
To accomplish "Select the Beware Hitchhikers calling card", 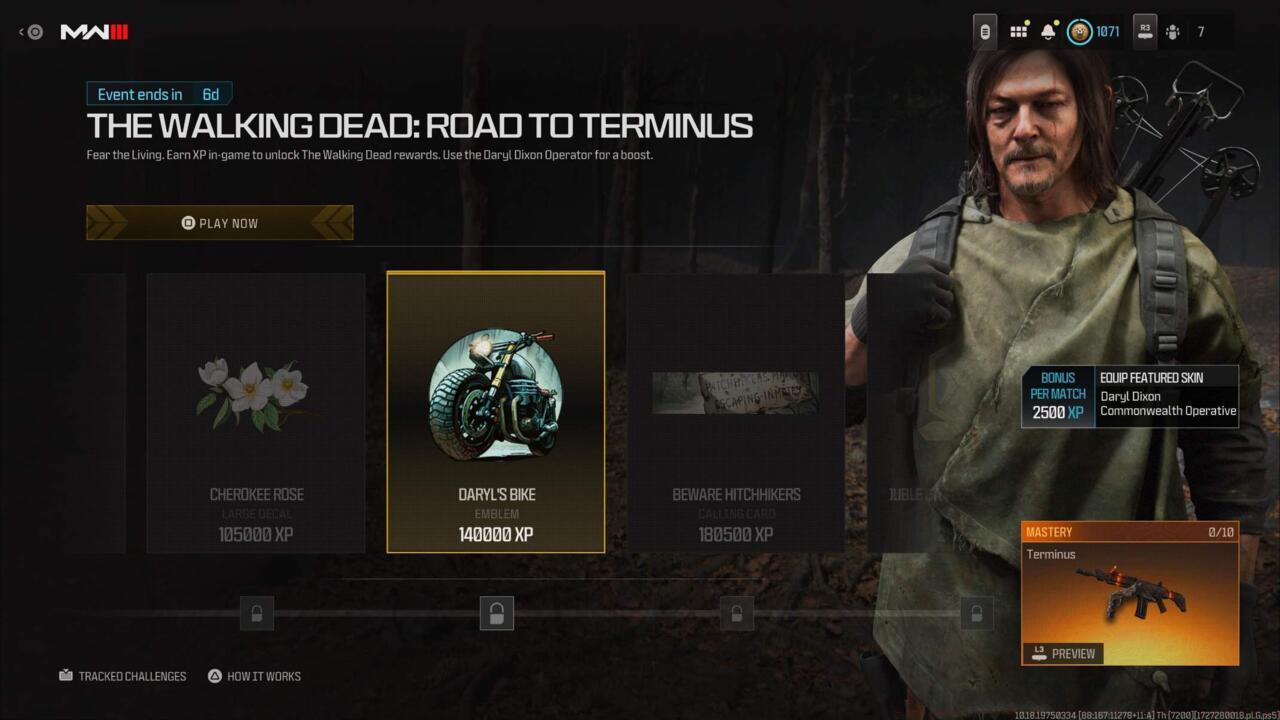I will coord(736,412).
